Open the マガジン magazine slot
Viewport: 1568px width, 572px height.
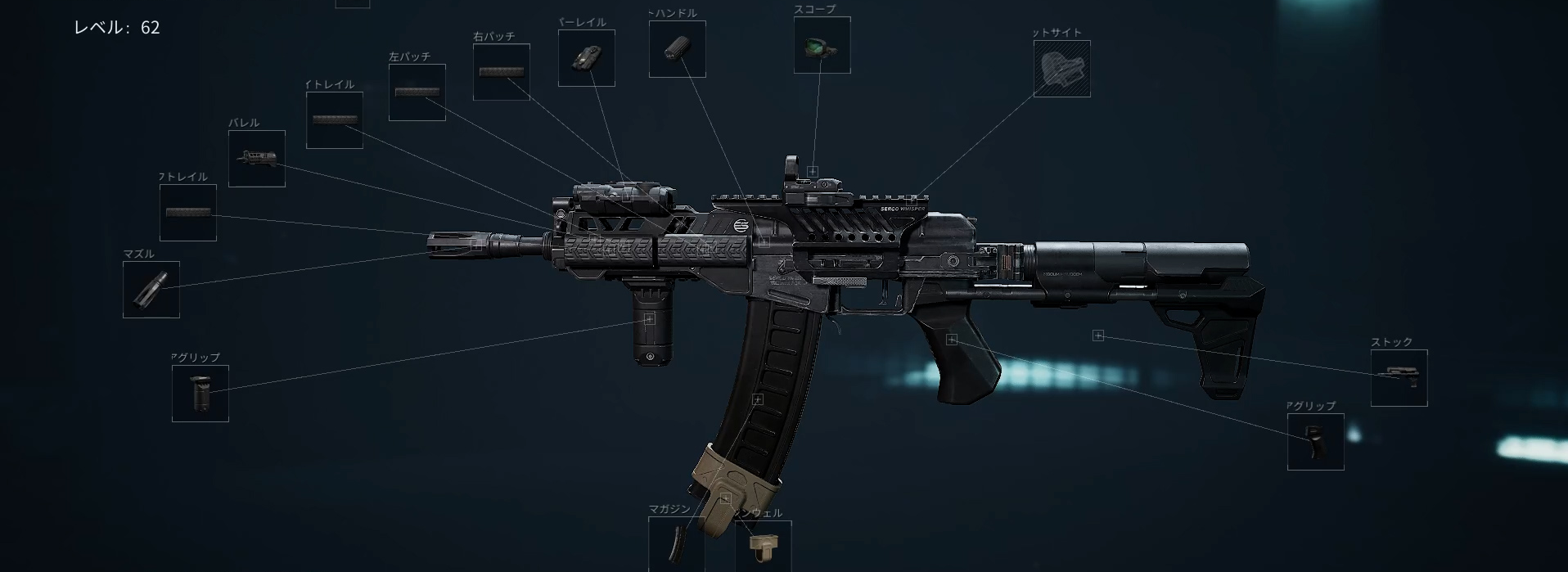point(677,544)
